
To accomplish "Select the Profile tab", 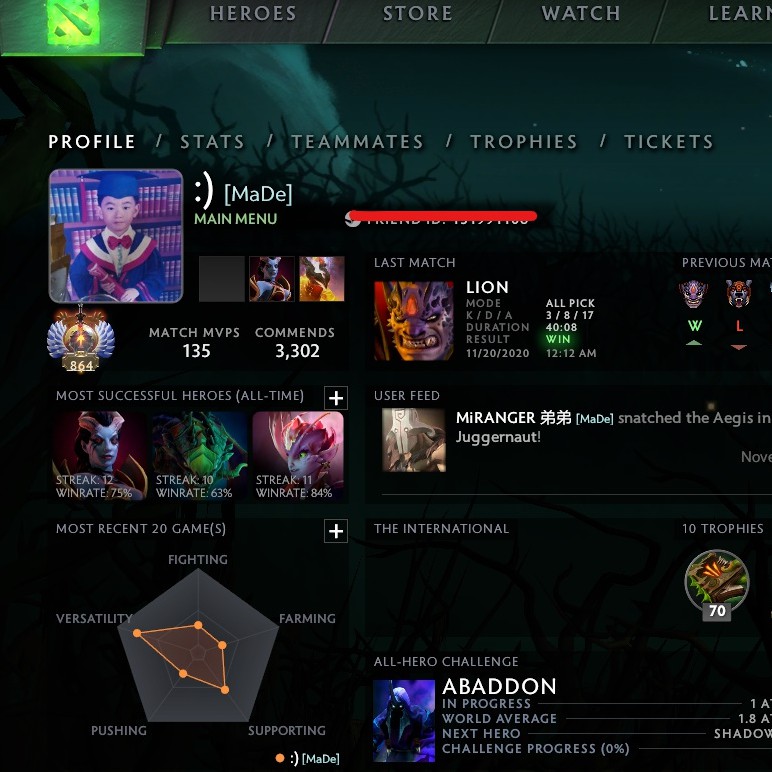I will click(x=92, y=142).
